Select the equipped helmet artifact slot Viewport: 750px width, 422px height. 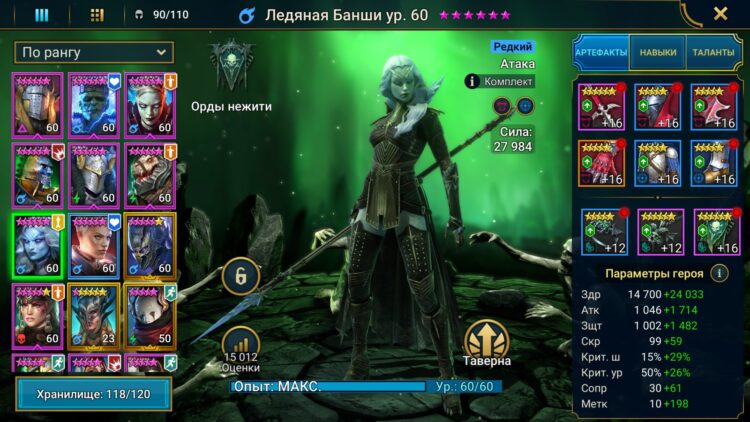tap(657, 107)
